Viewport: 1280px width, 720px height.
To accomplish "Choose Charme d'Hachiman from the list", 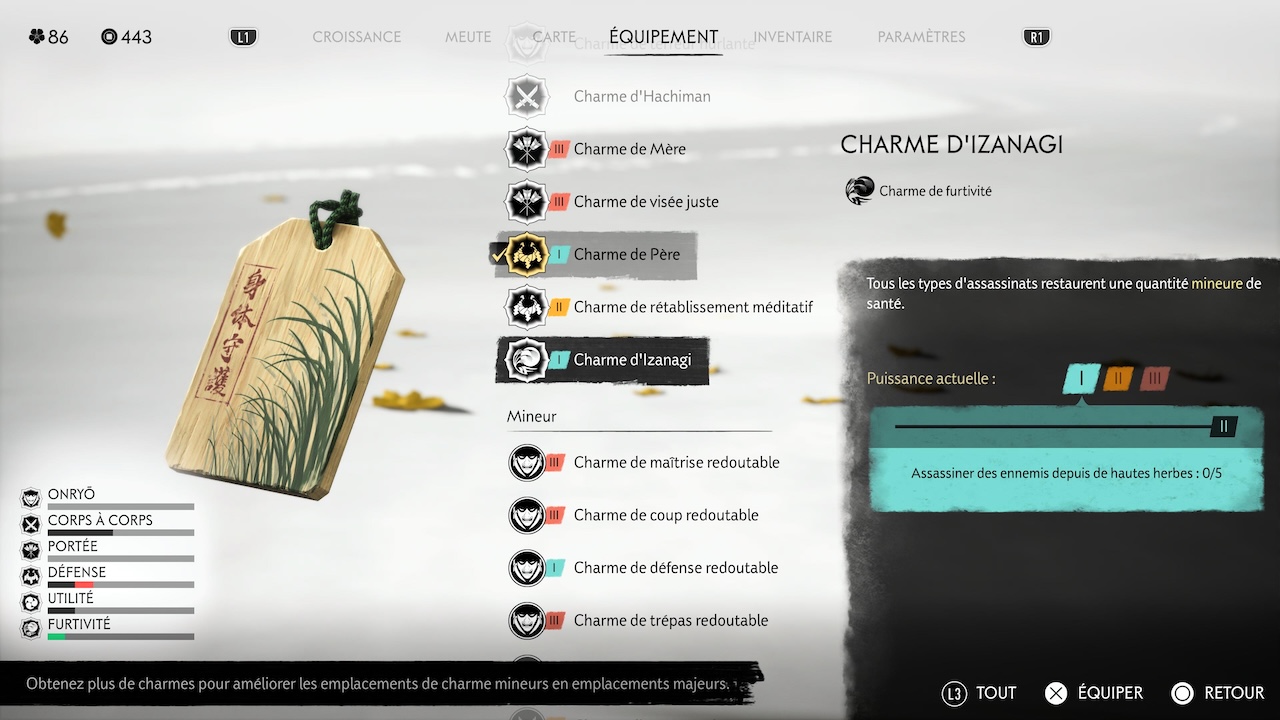I will click(x=641, y=96).
